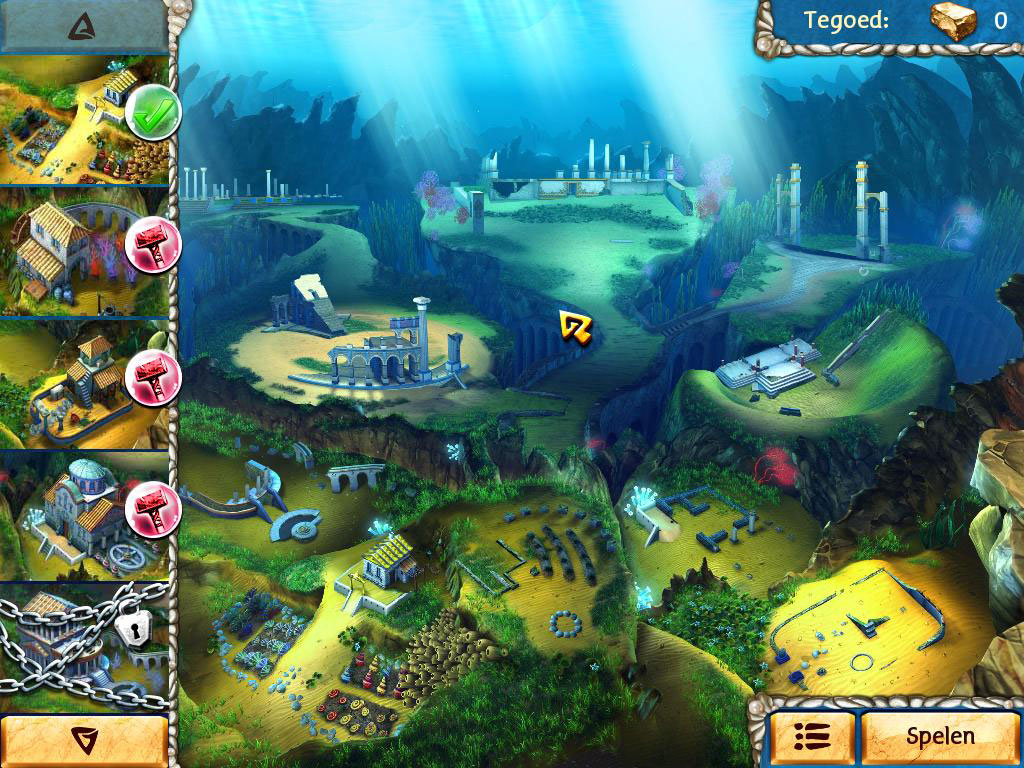The image size is (1024, 768).
Task: Show more buildings with the down arrow
Action: point(84,740)
